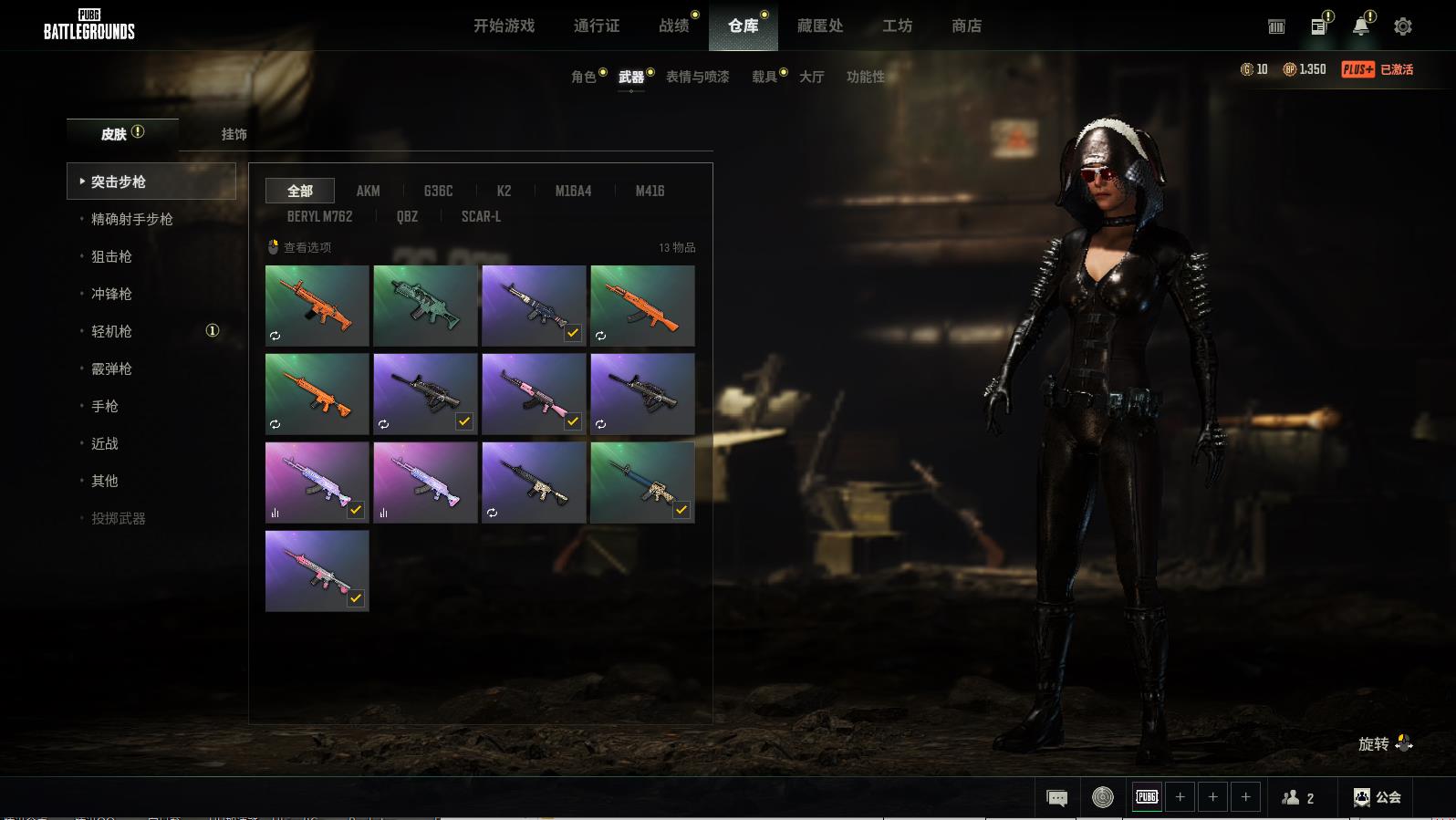
Task: Open the friends list showing 2
Action: pos(1297,798)
